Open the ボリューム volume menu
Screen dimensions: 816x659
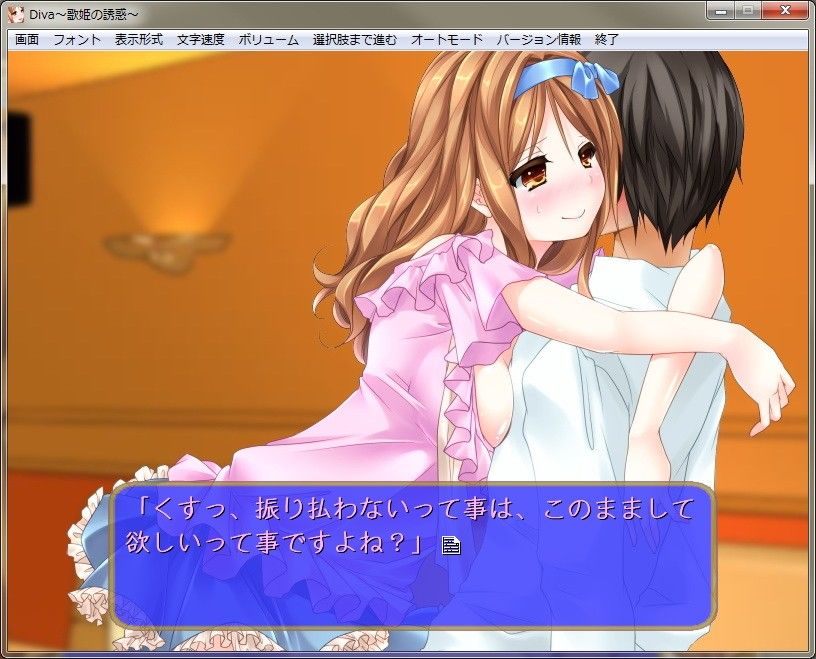(268, 40)
